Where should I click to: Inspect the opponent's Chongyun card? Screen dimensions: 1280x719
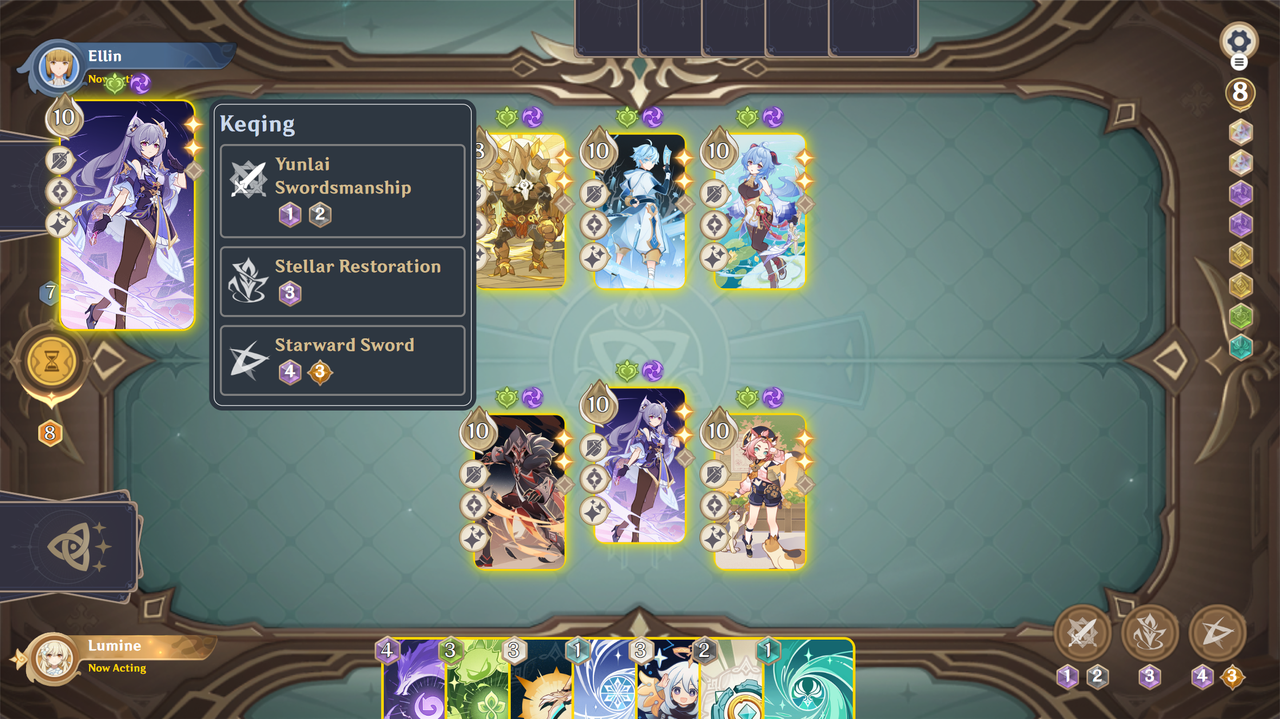(x=641, y=211)
